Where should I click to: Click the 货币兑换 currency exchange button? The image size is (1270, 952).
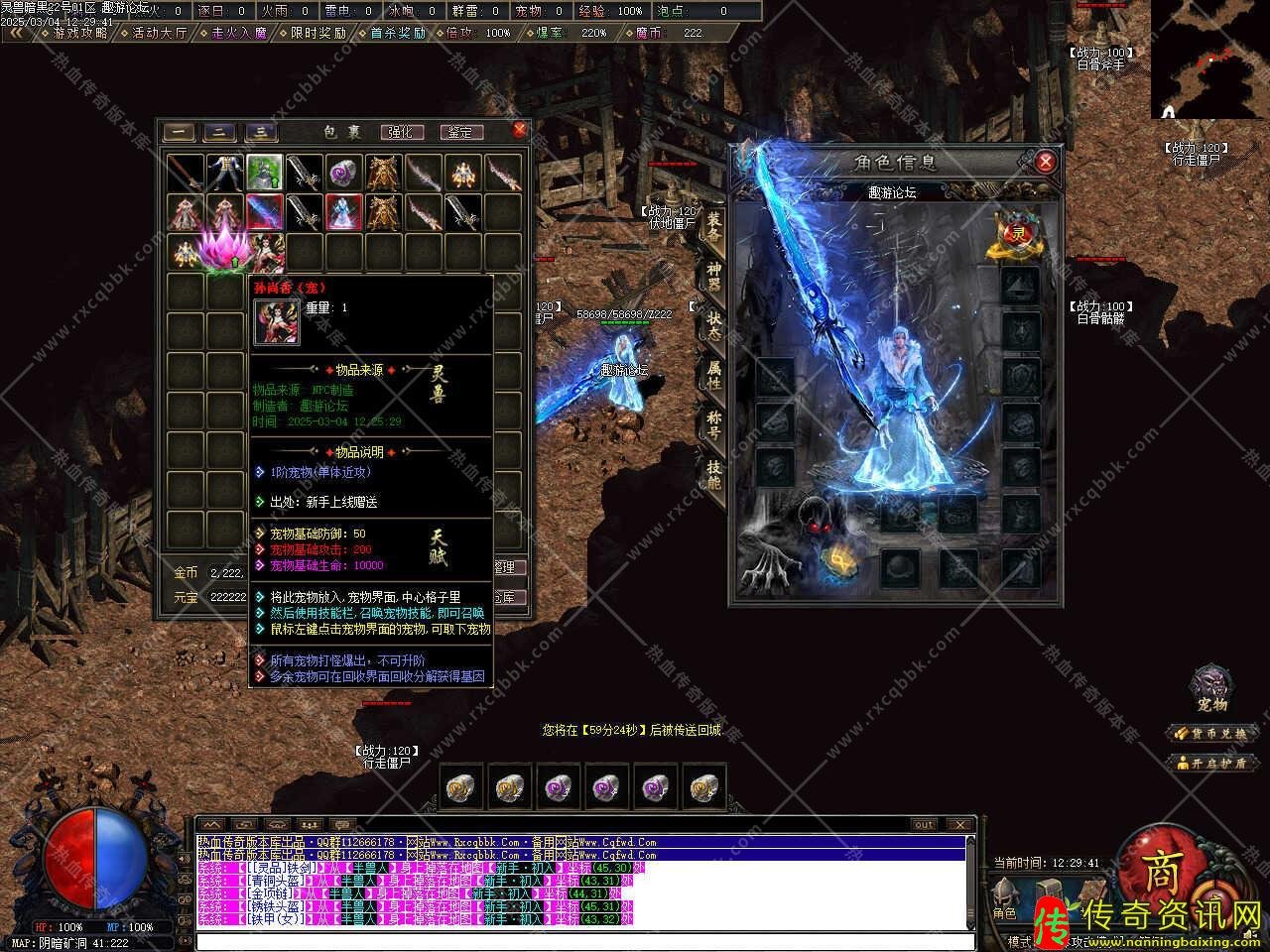[x=1212, y=734]
